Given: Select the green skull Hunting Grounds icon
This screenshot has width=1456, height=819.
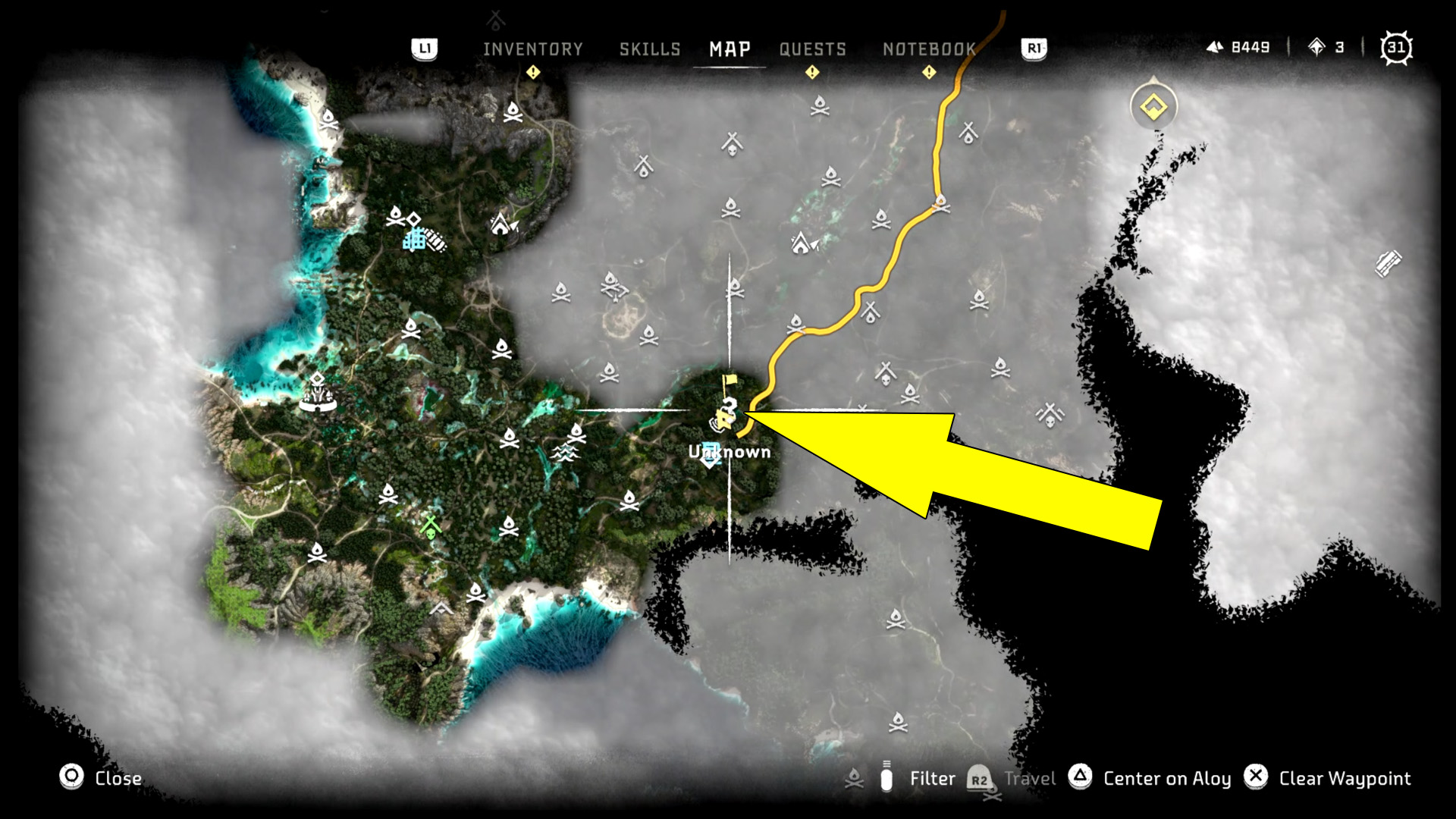Looking at the screenshot, I should 429,523.
